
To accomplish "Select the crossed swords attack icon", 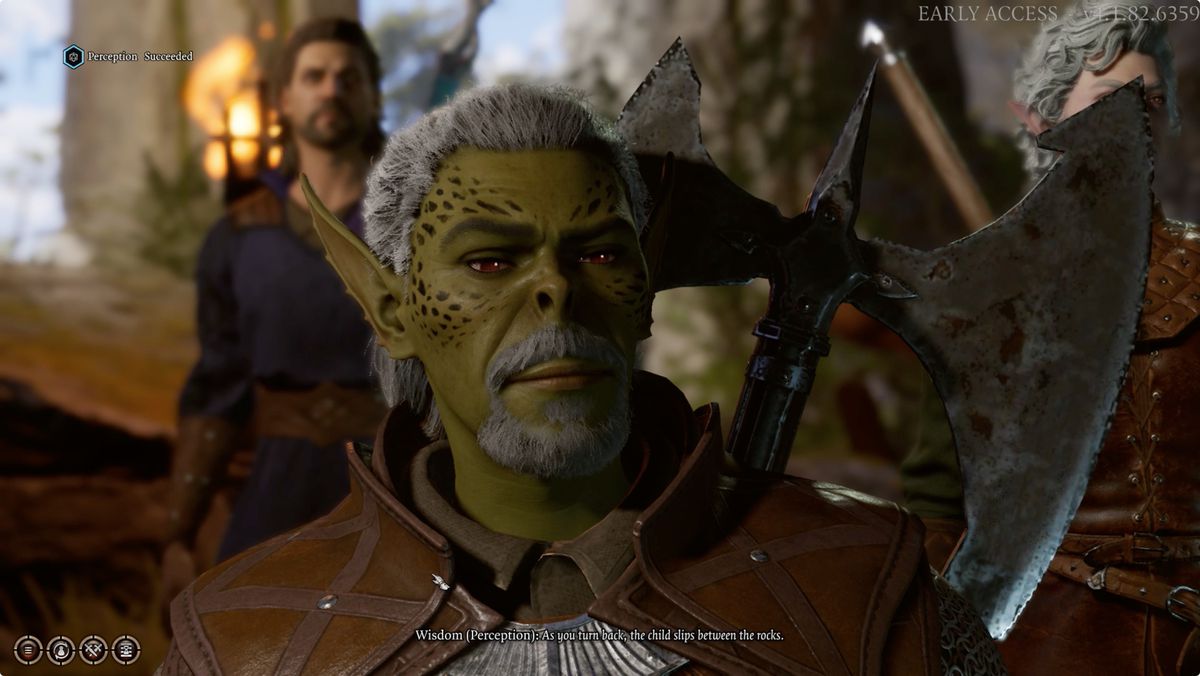I will click(93, 650).
